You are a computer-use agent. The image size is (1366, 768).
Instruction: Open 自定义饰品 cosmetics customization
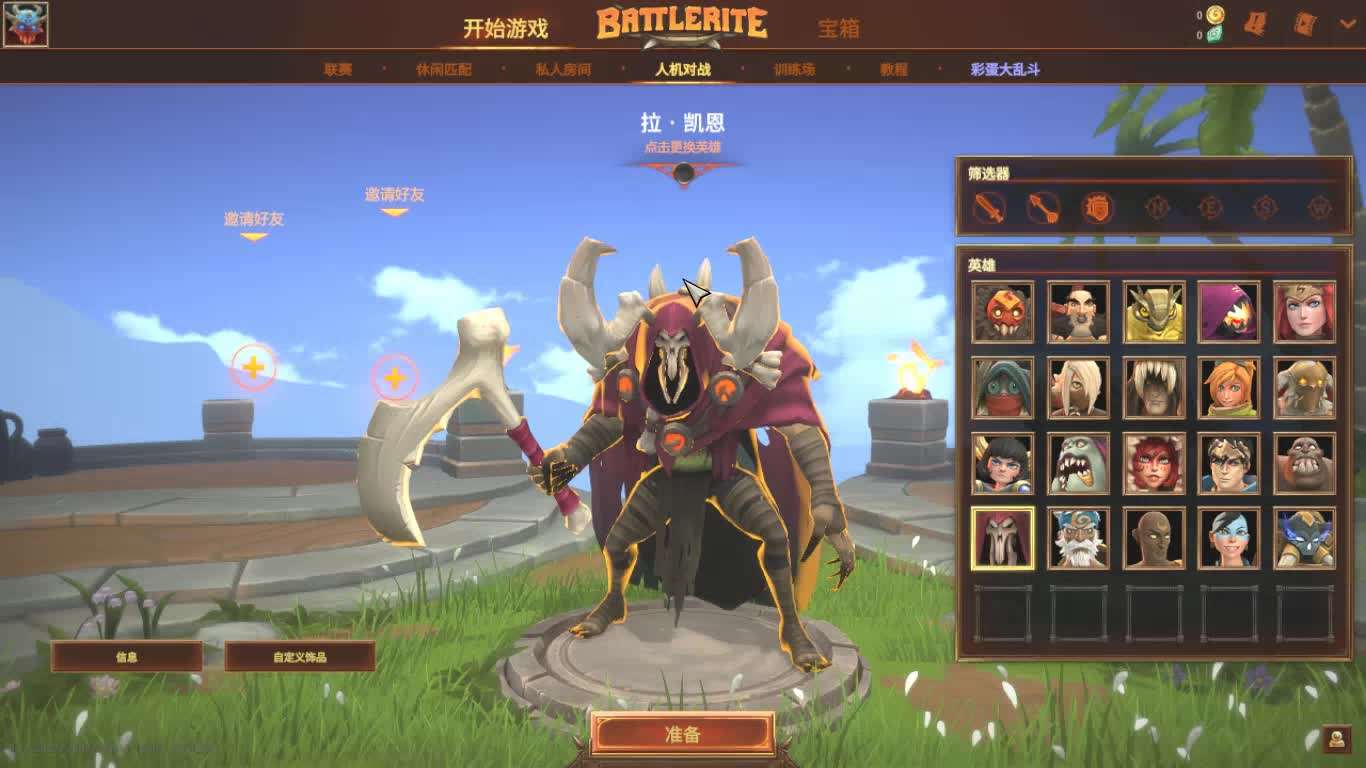point(300,657)
